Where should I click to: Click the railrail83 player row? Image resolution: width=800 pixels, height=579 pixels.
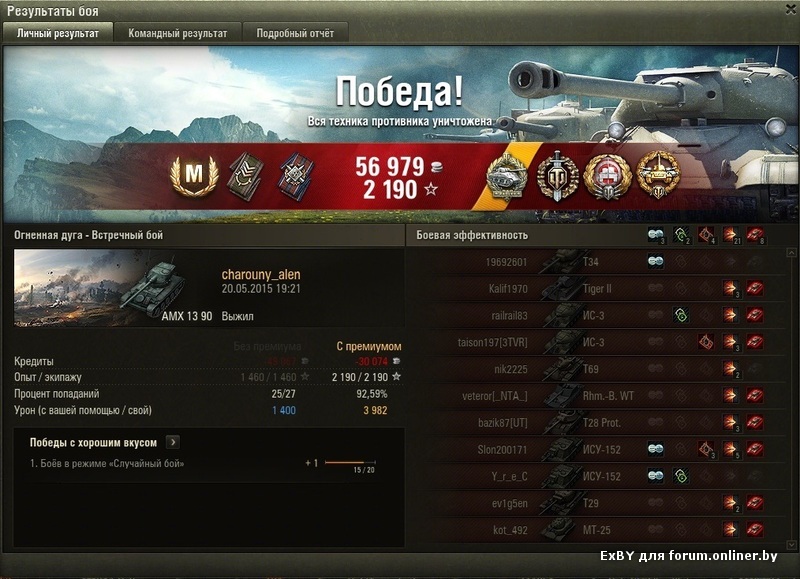click(x=598, y=316)
